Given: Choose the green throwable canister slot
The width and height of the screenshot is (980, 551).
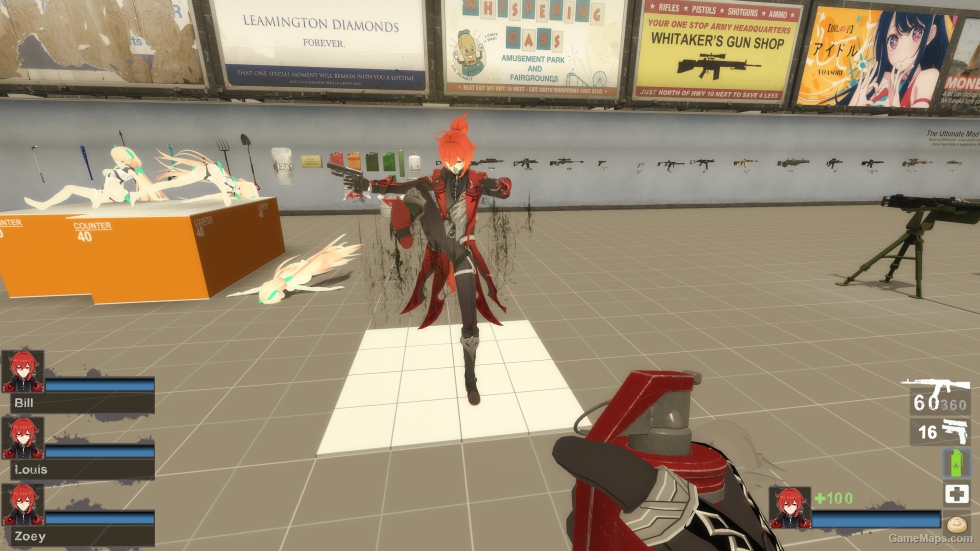Looking at the screenshot, I should tap(956, 463).
